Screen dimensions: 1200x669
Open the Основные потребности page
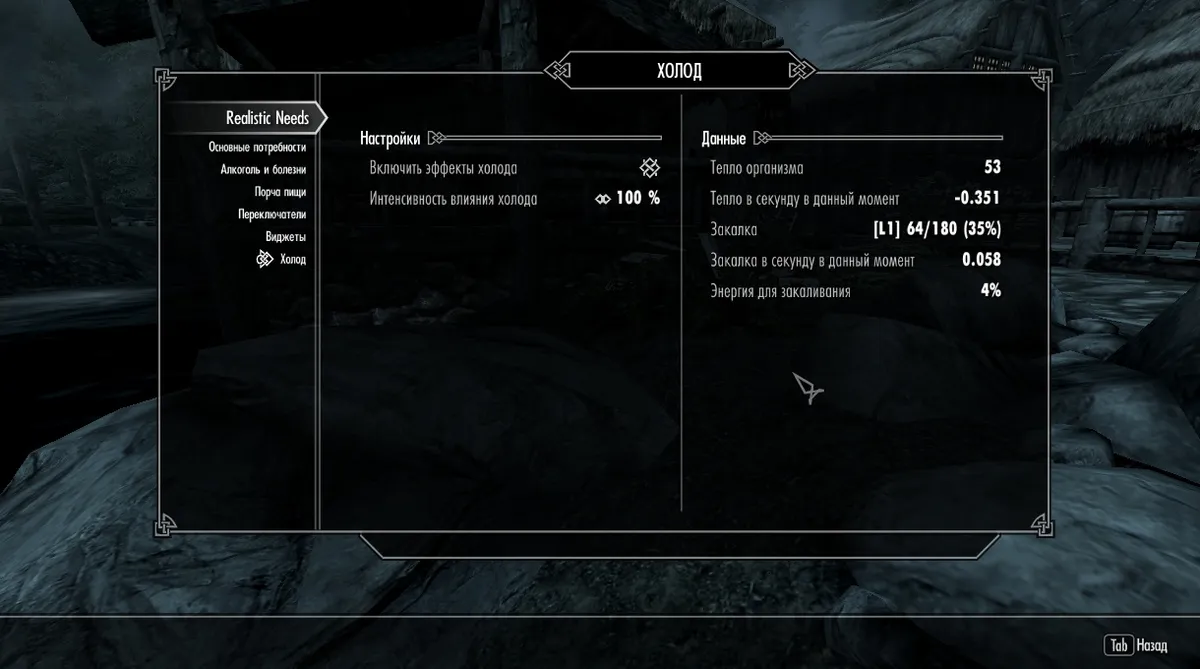(257, 147)
